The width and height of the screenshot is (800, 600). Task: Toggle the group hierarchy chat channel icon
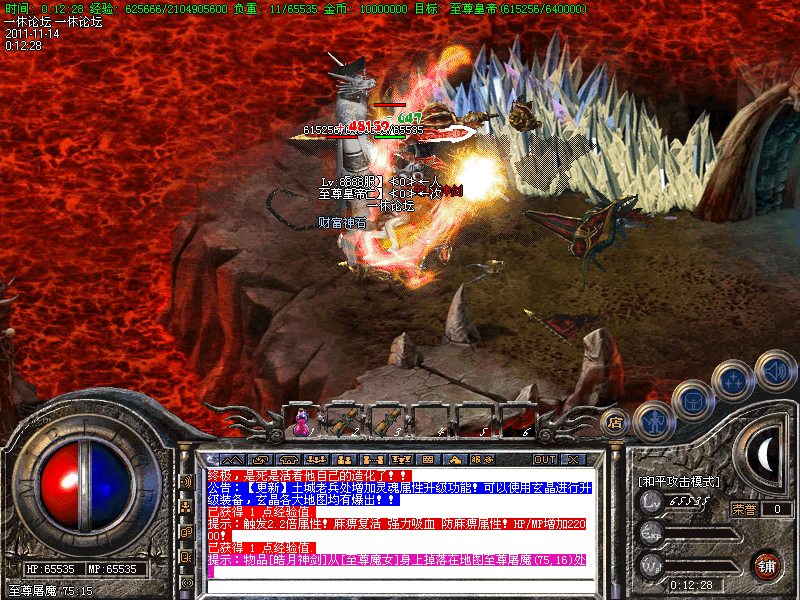pyautogui.click(x=186, y=508)
